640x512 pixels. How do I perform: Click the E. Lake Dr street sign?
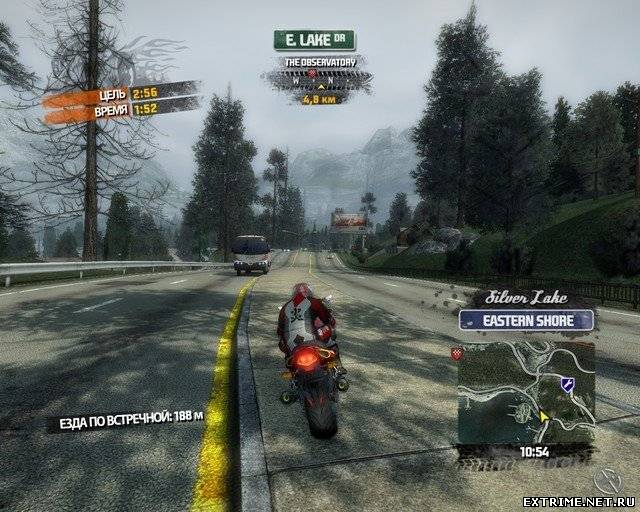314,40
